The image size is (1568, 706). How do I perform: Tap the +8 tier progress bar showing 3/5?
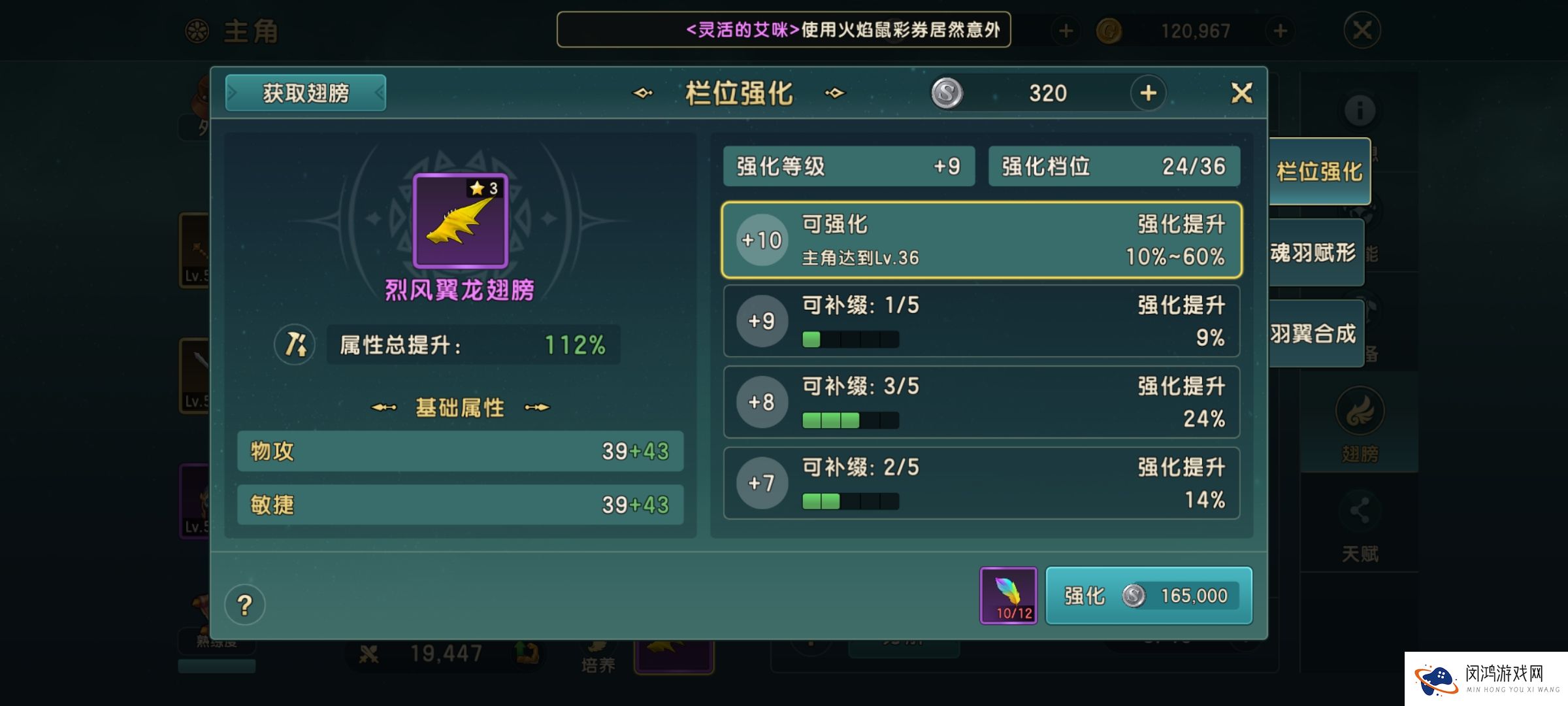[849, 421]
